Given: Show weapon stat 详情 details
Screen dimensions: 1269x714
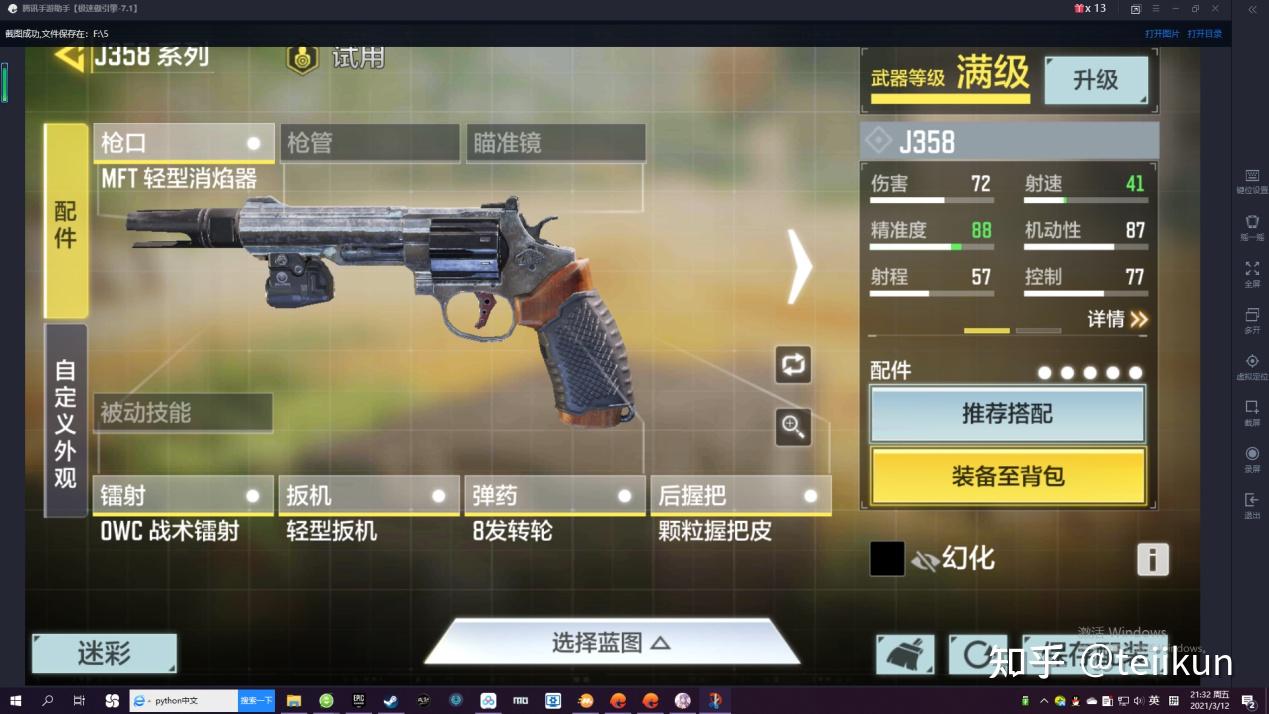Looking at the screenshot, I should click(1117, 319).
